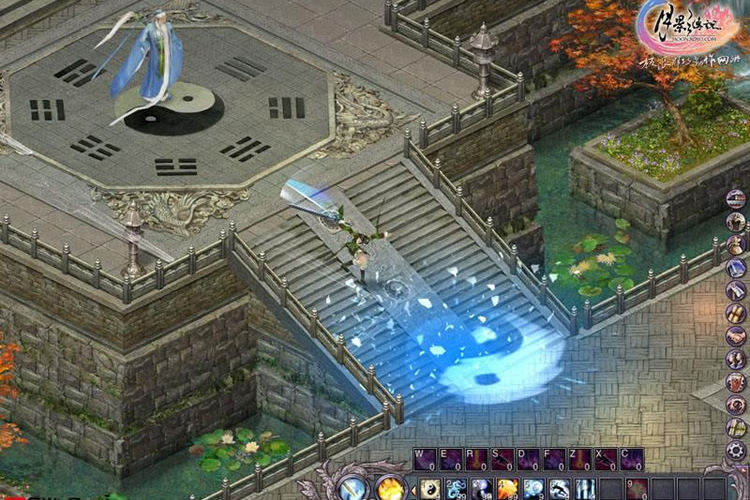Screen dimensions: 750x500
Task: Select the hotbar slot labeled S
Action: [x=503, y=460]
